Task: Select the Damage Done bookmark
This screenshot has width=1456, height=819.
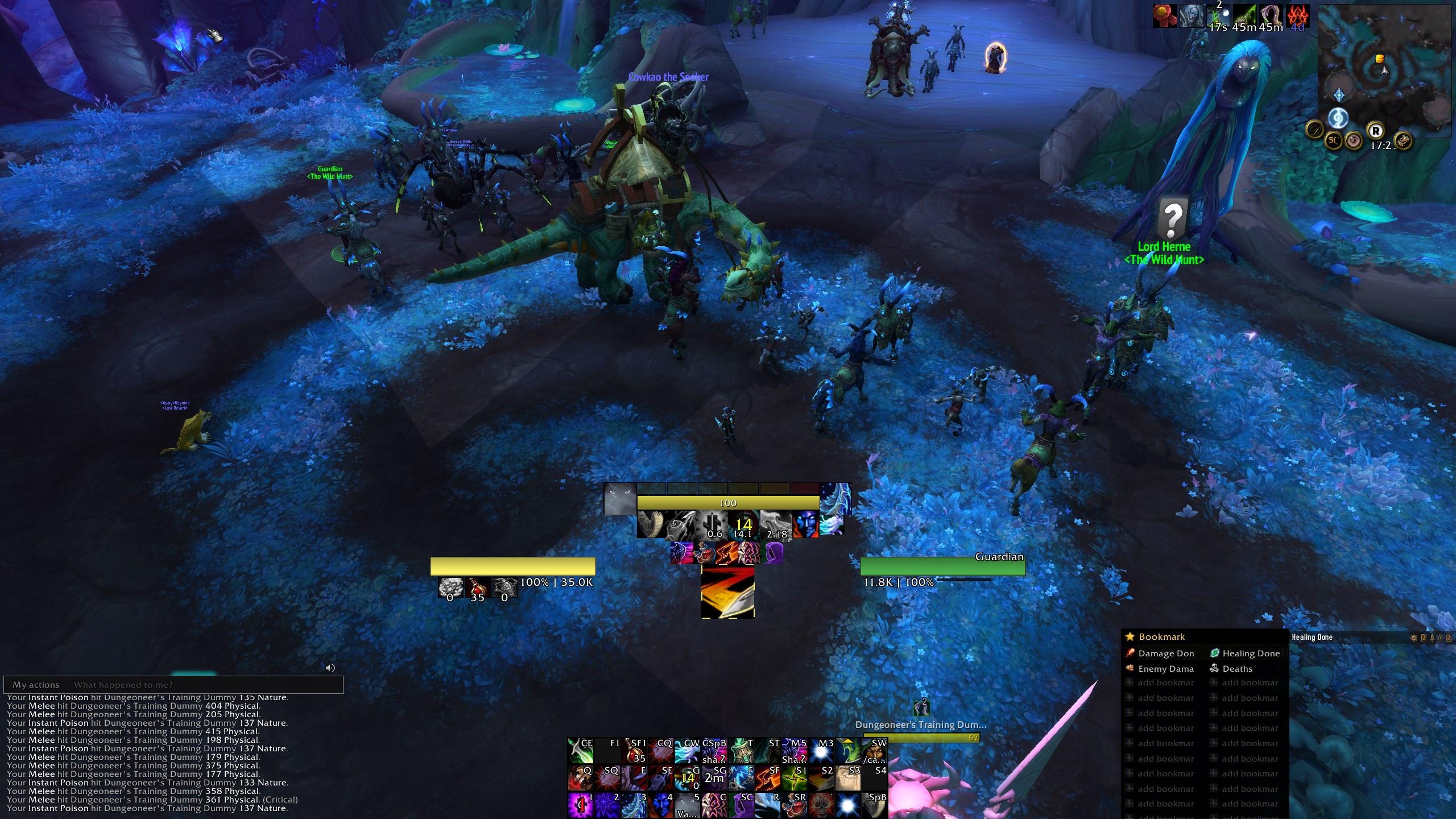Action: (1165, 653)
